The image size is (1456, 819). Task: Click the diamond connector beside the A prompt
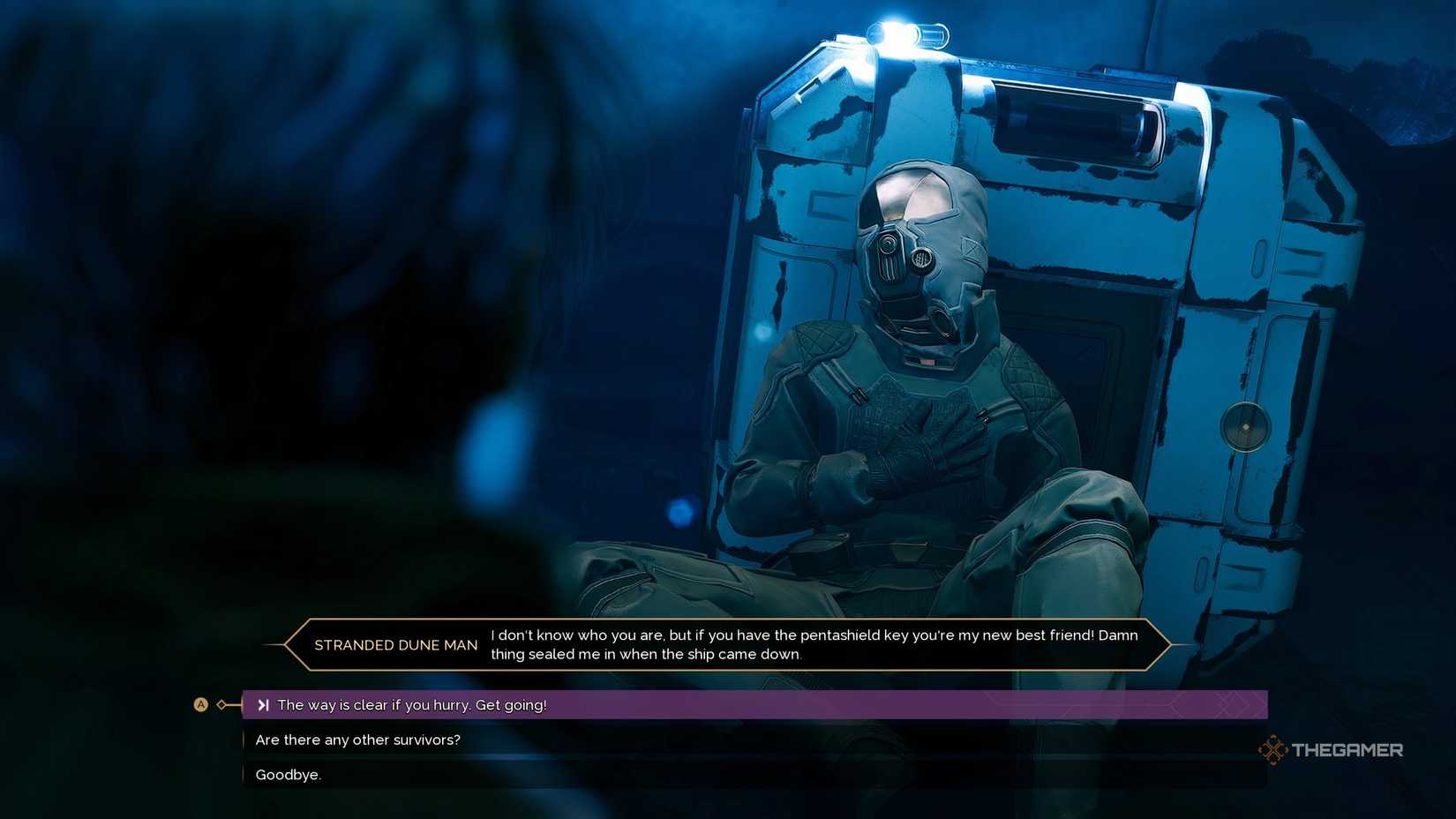(221, 704)
